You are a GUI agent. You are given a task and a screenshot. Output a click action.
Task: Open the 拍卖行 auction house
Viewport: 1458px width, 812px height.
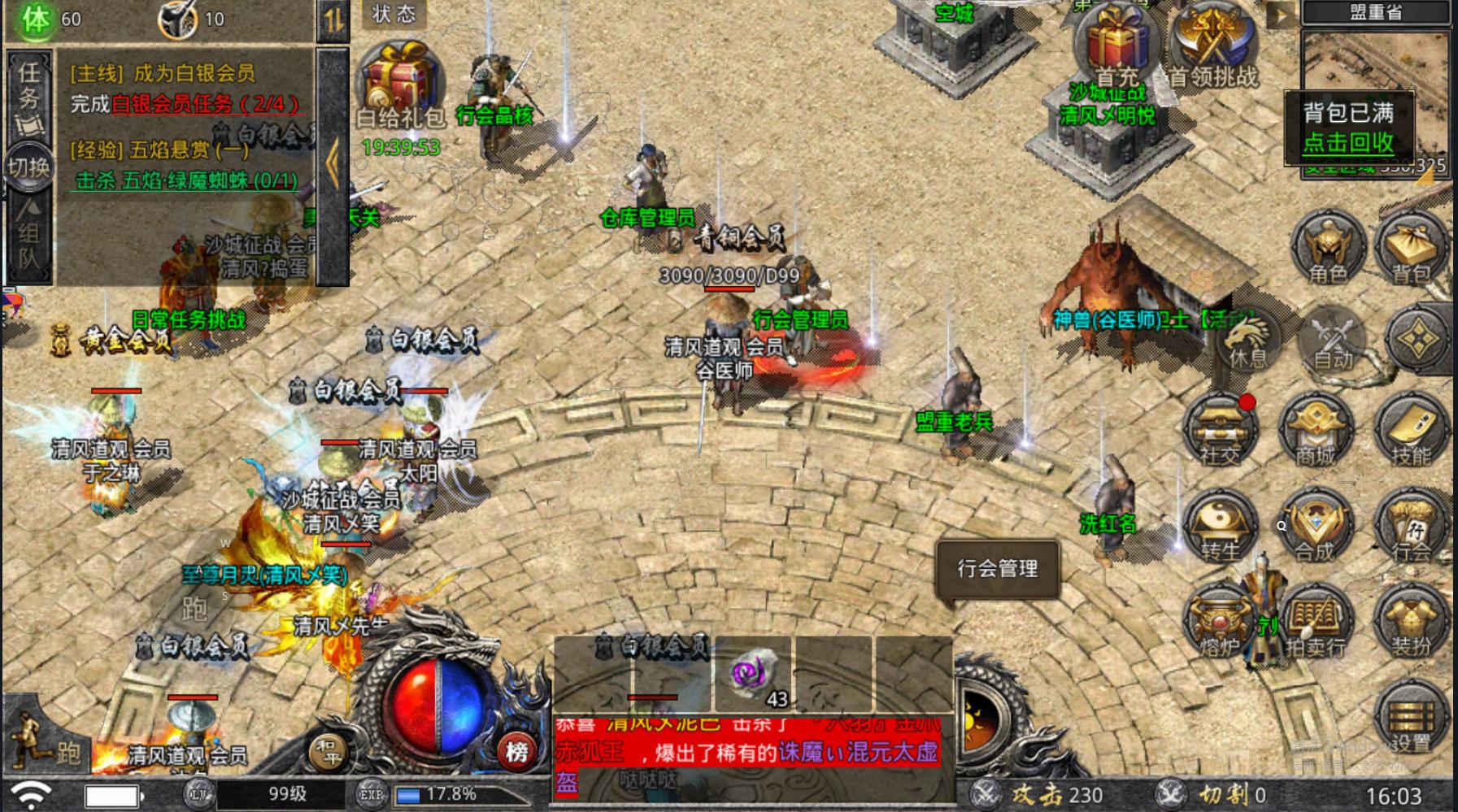point(1315,623)
